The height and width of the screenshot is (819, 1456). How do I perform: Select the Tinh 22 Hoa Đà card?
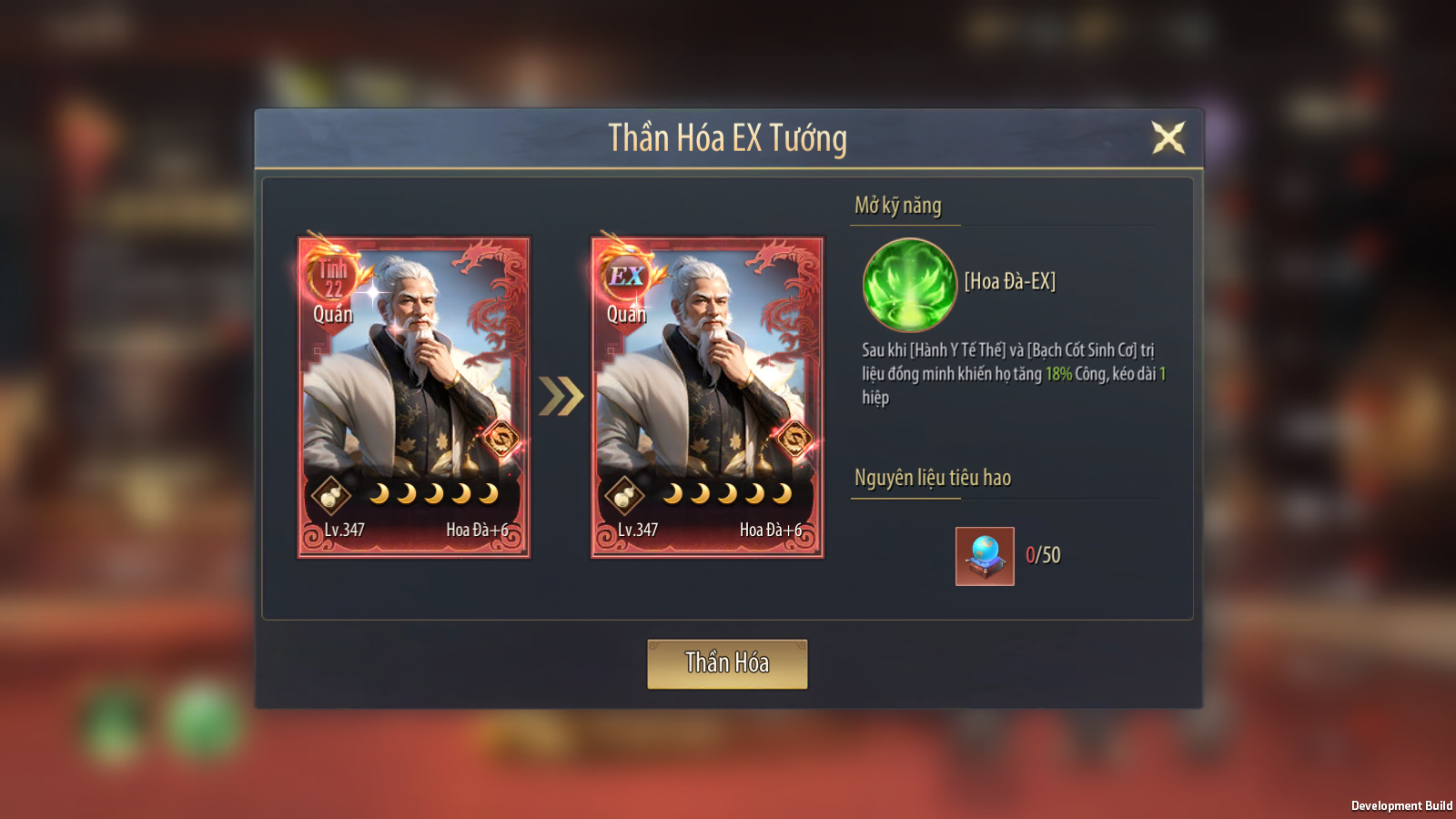click(414, 398)
